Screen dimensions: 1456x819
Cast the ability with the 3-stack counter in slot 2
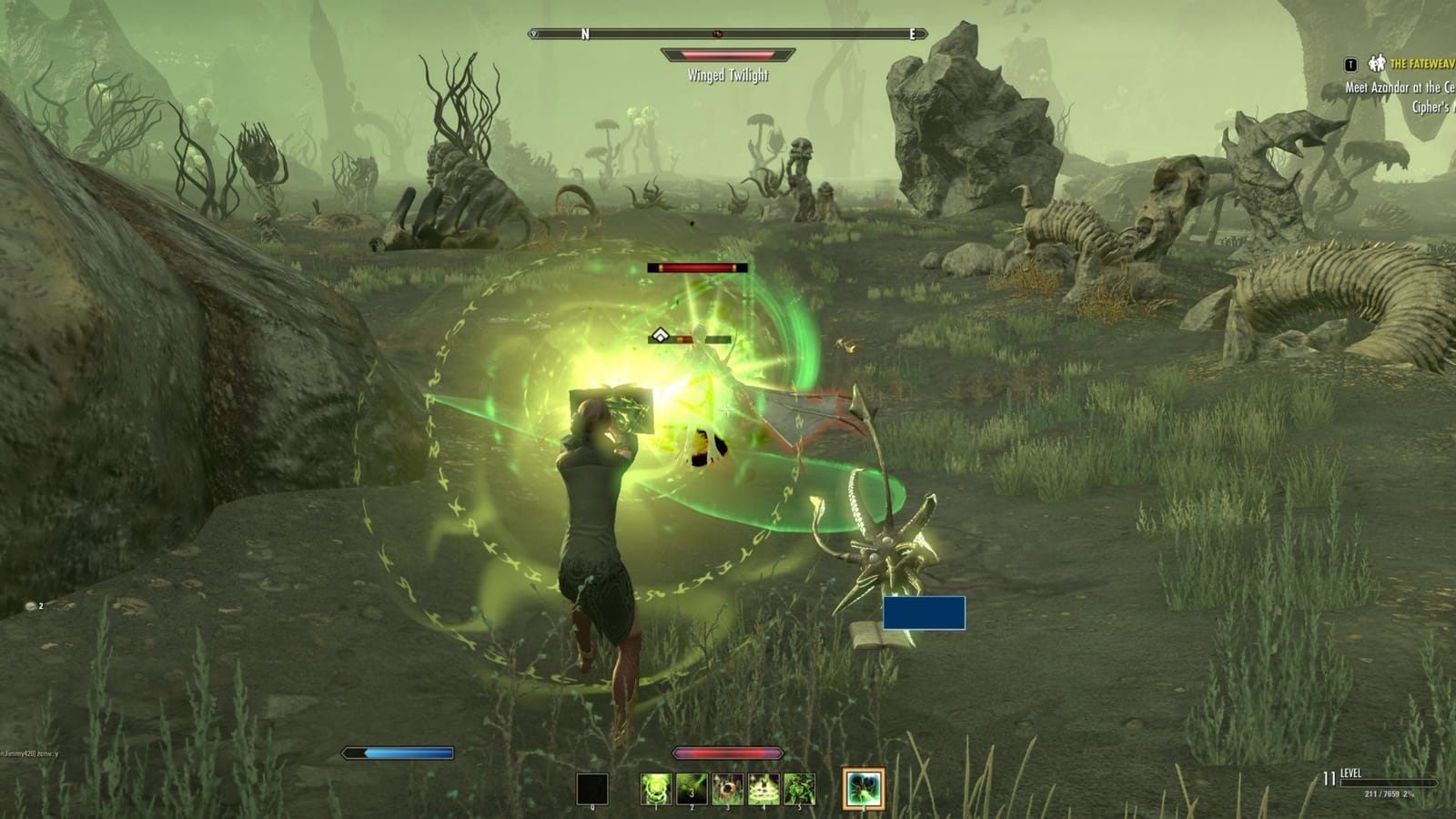pos(692,788)
